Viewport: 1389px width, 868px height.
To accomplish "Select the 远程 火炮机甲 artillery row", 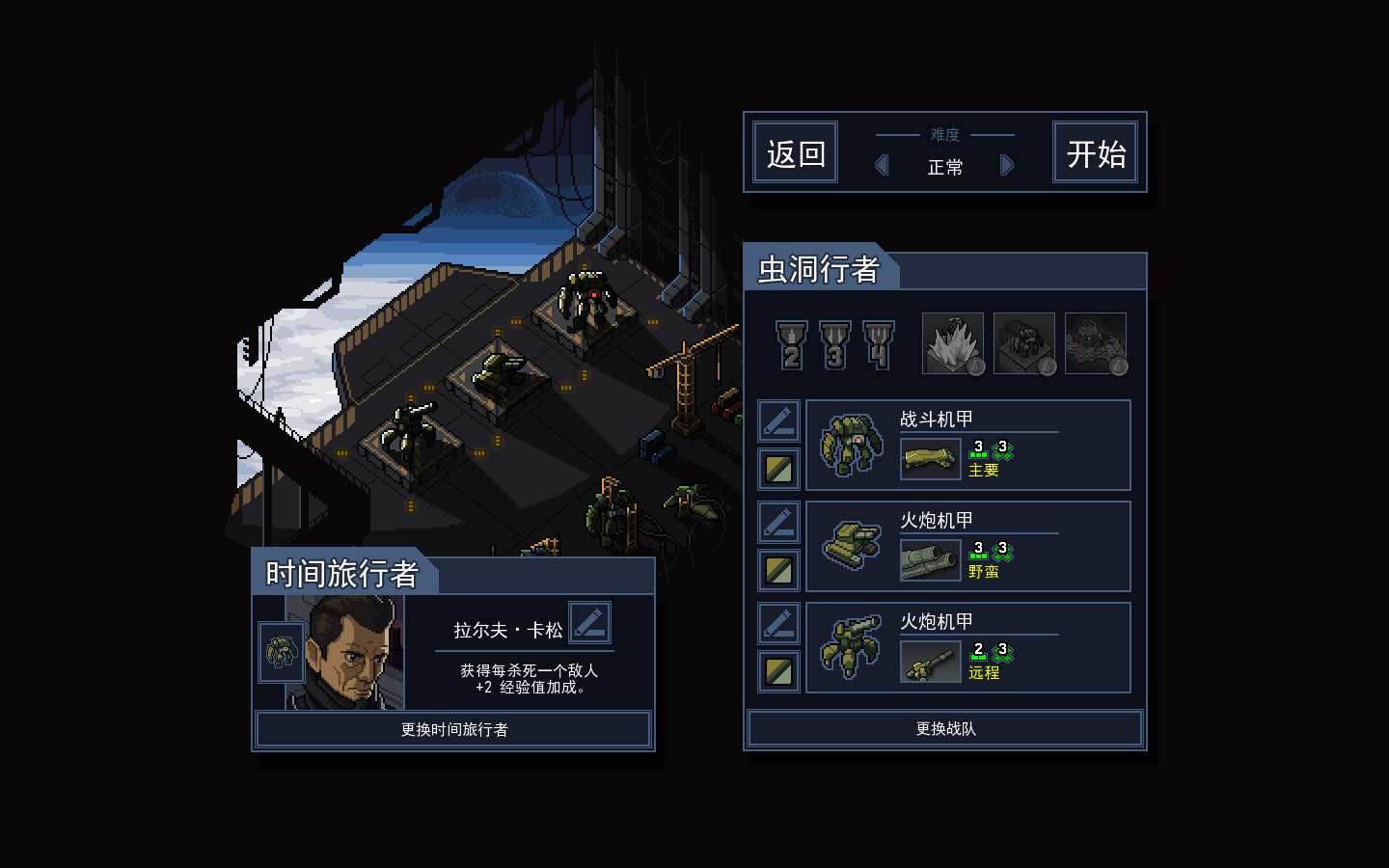I will [x=967, y=648].
